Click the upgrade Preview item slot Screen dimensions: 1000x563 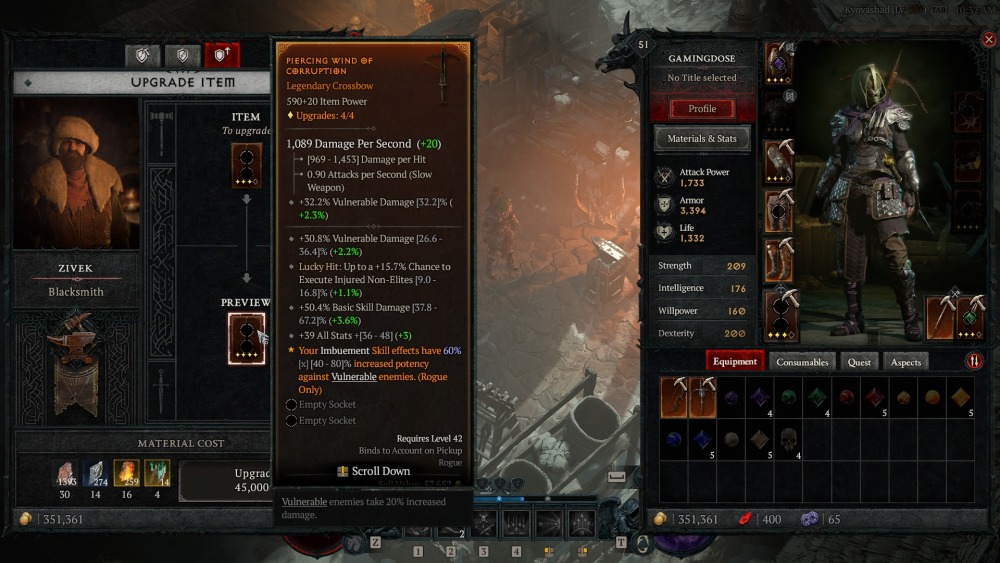pyautogui.click(x=246, y=338)
